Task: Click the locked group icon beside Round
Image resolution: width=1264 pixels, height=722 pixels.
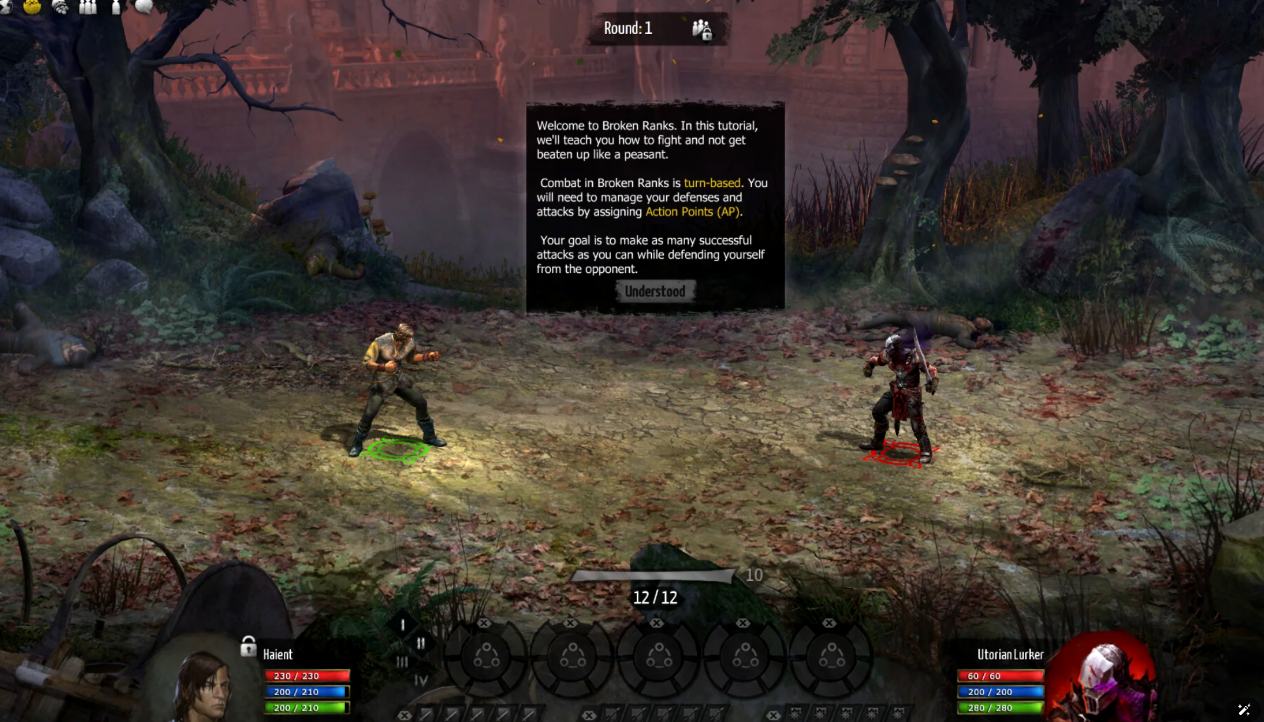Action: coord(702,29)
